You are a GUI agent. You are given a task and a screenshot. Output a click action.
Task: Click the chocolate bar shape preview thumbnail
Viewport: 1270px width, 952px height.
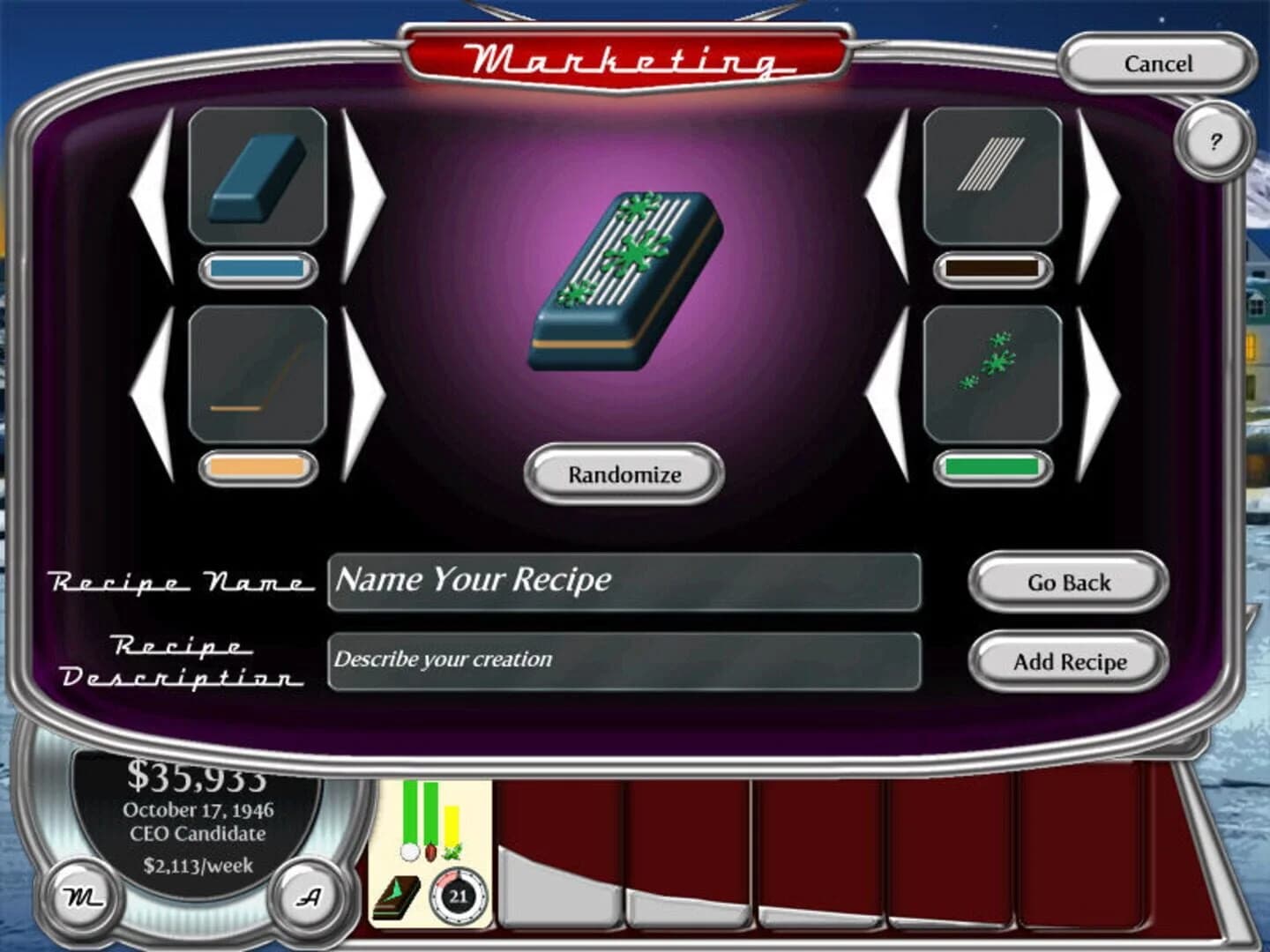[255, 176]
